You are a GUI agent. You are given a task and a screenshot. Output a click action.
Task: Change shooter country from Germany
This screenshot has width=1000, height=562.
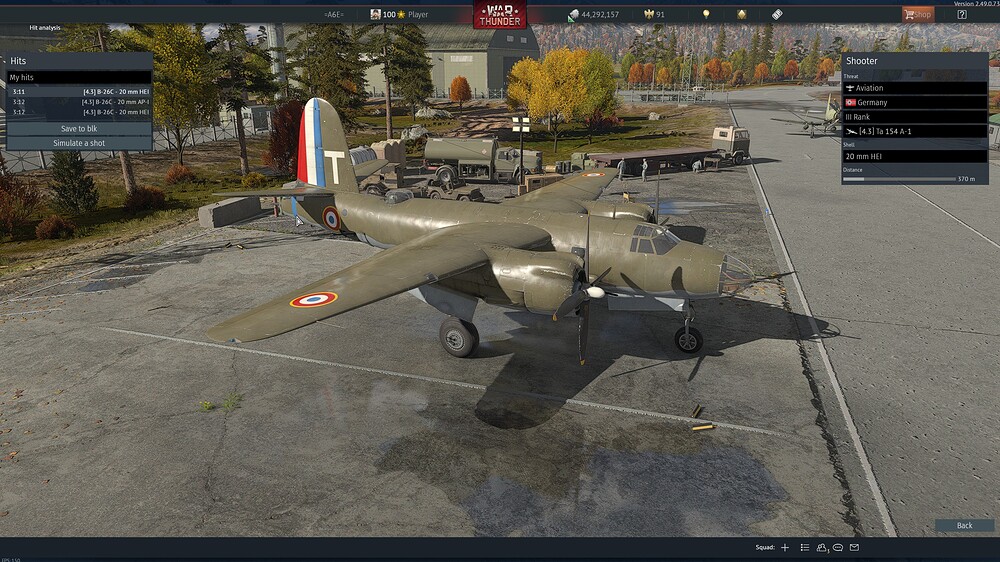point(915,102)
